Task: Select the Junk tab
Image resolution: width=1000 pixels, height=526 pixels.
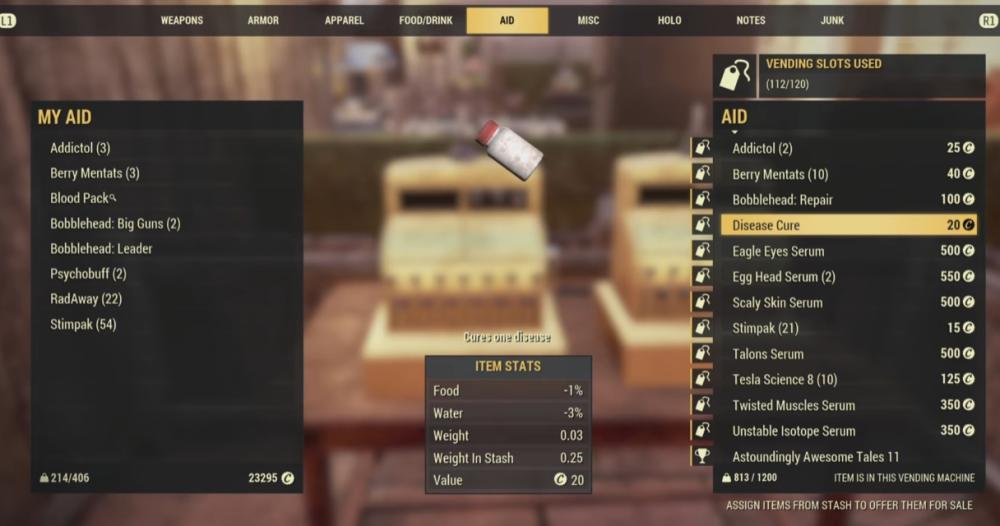Action: click(831, 20)
